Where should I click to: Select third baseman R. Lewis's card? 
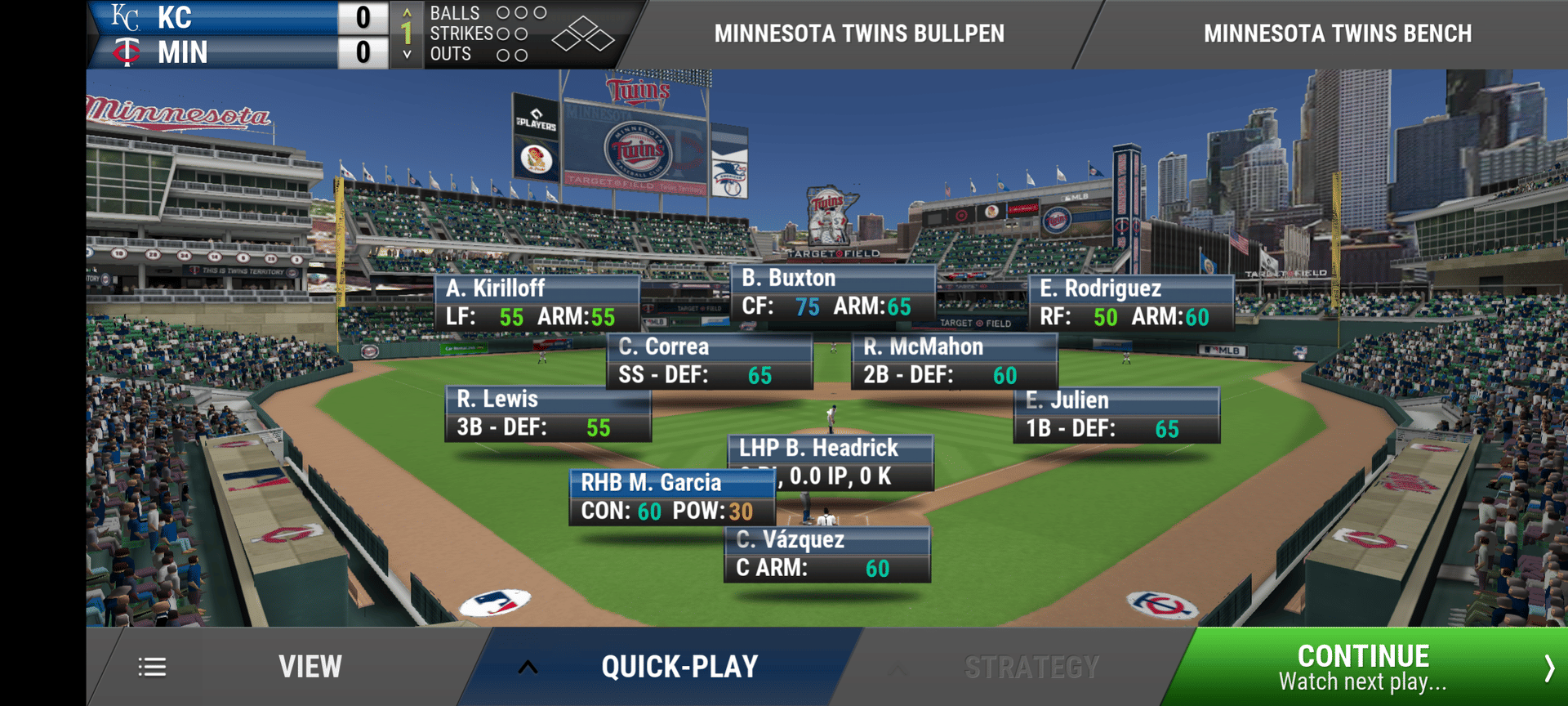point(547,413)
